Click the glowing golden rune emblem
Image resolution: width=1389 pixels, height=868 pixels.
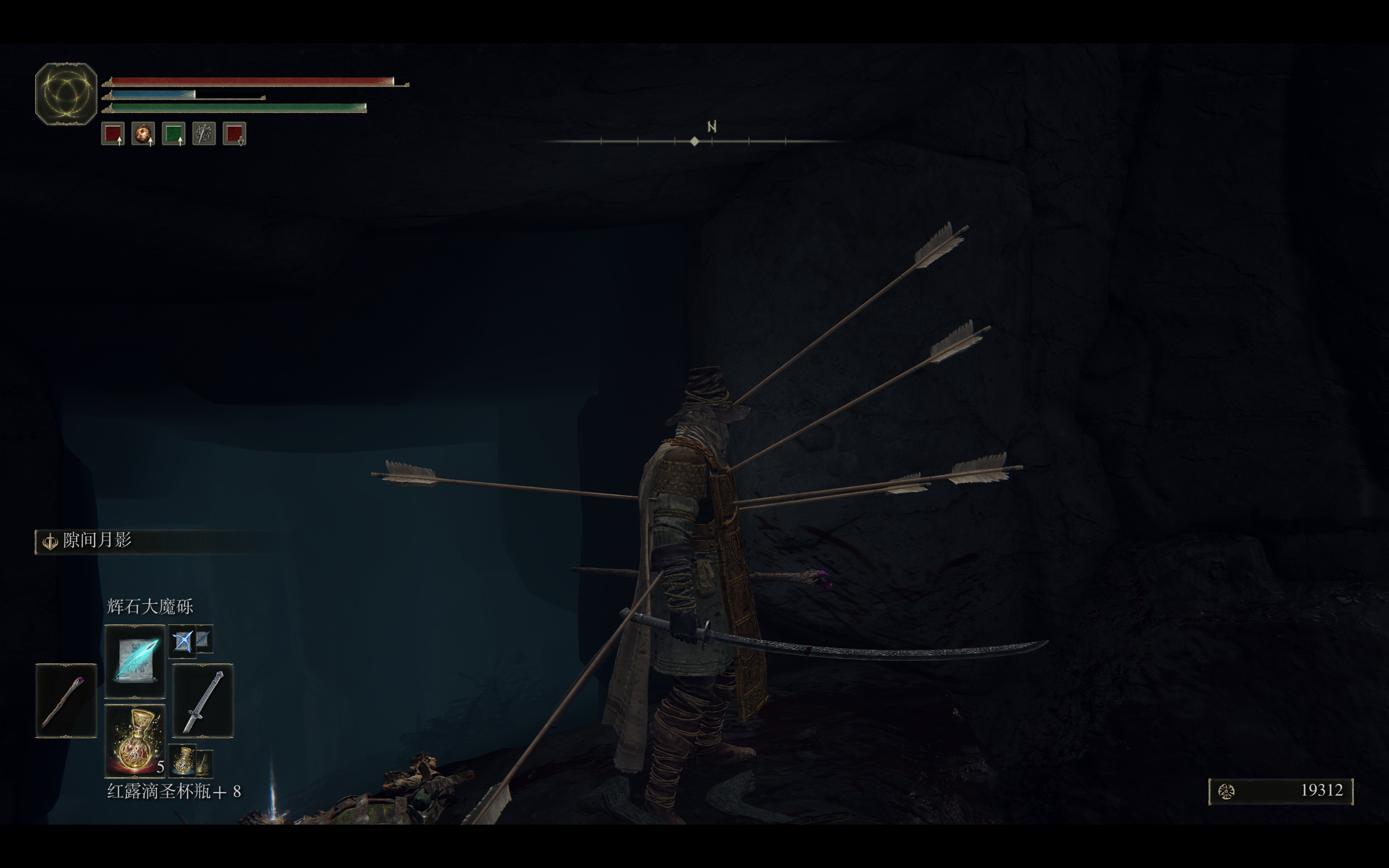(66, 93)
